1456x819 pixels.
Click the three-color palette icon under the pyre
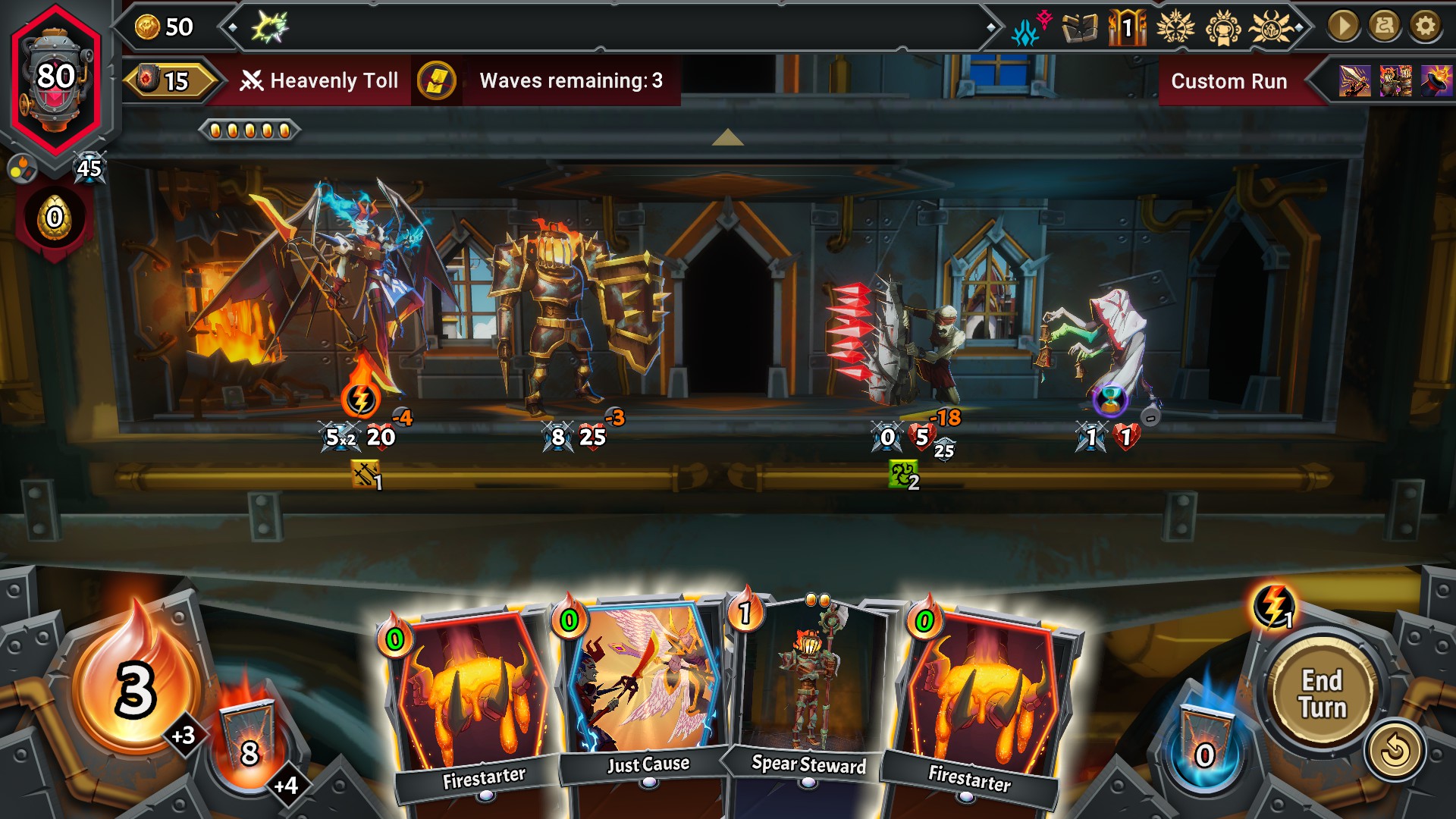(x=21, y=168)
